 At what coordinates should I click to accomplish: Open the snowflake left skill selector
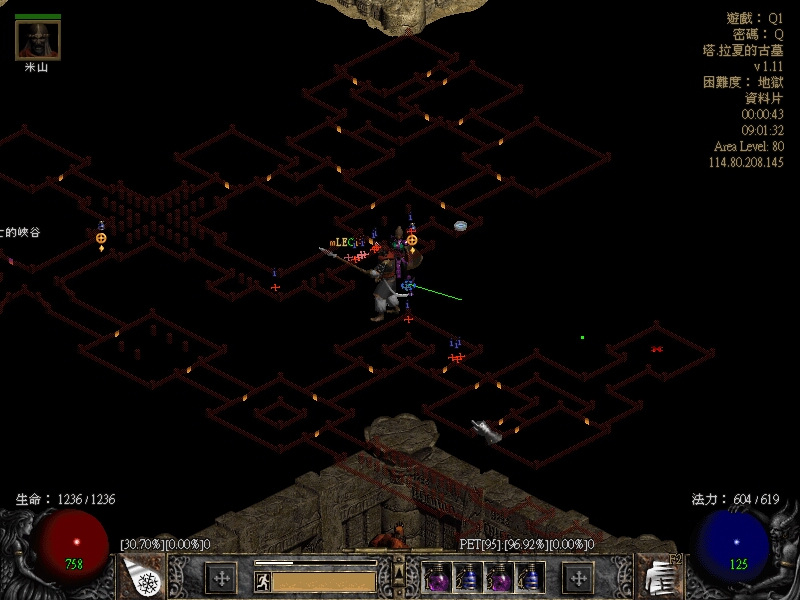coord(145,578)
